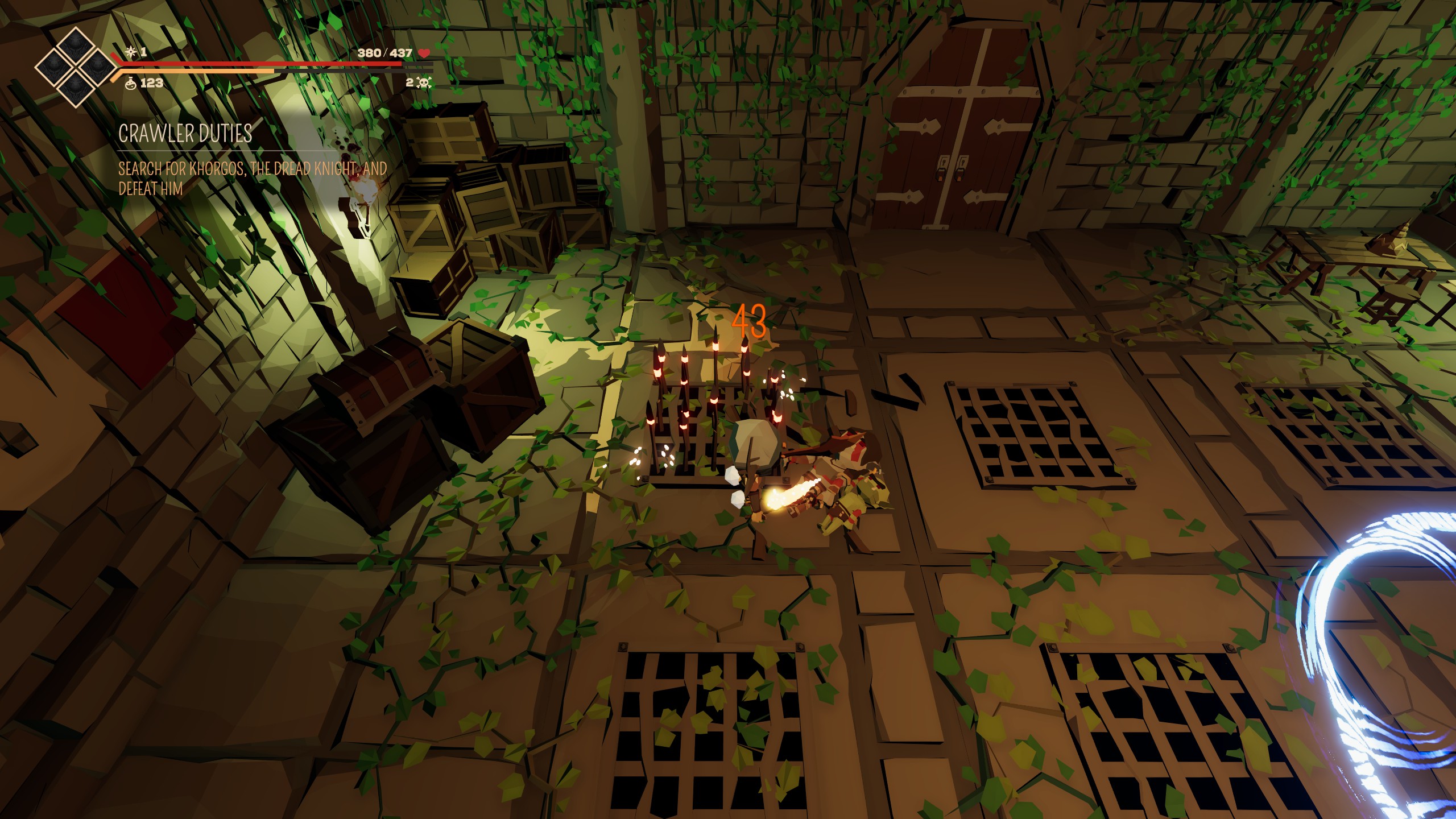Click the diamond-shaped ability slot cluster
The image size is (1456, 819).
coord(75,67)
